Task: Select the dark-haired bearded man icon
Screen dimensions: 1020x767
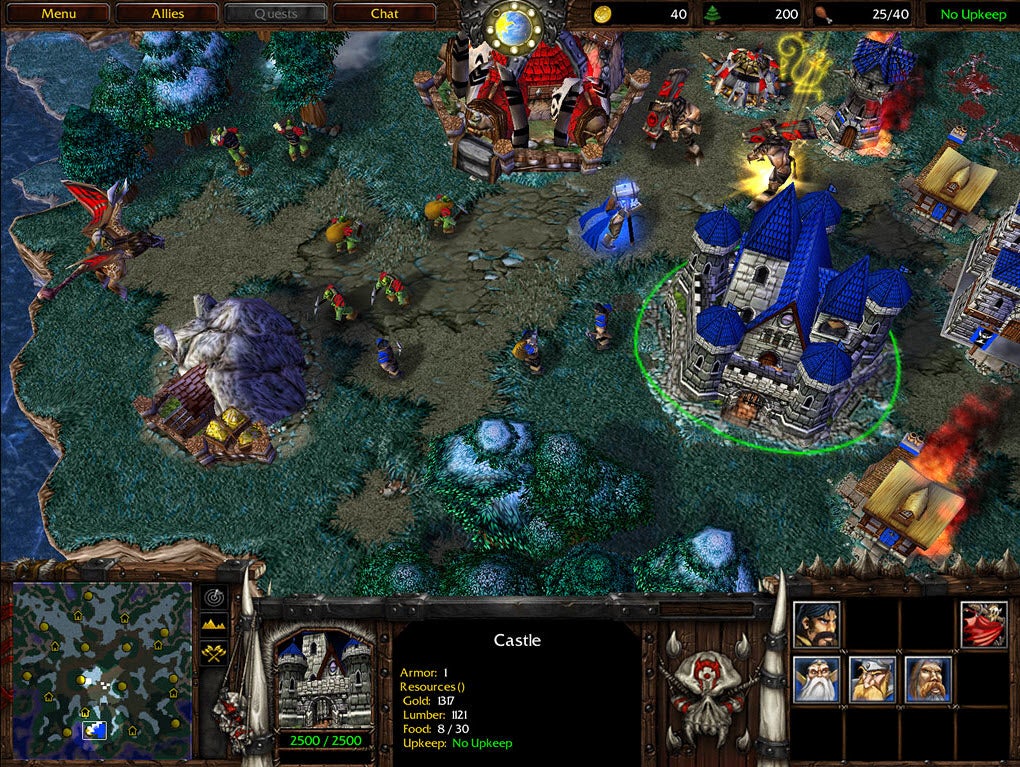Action: click(x=817, y=625)
